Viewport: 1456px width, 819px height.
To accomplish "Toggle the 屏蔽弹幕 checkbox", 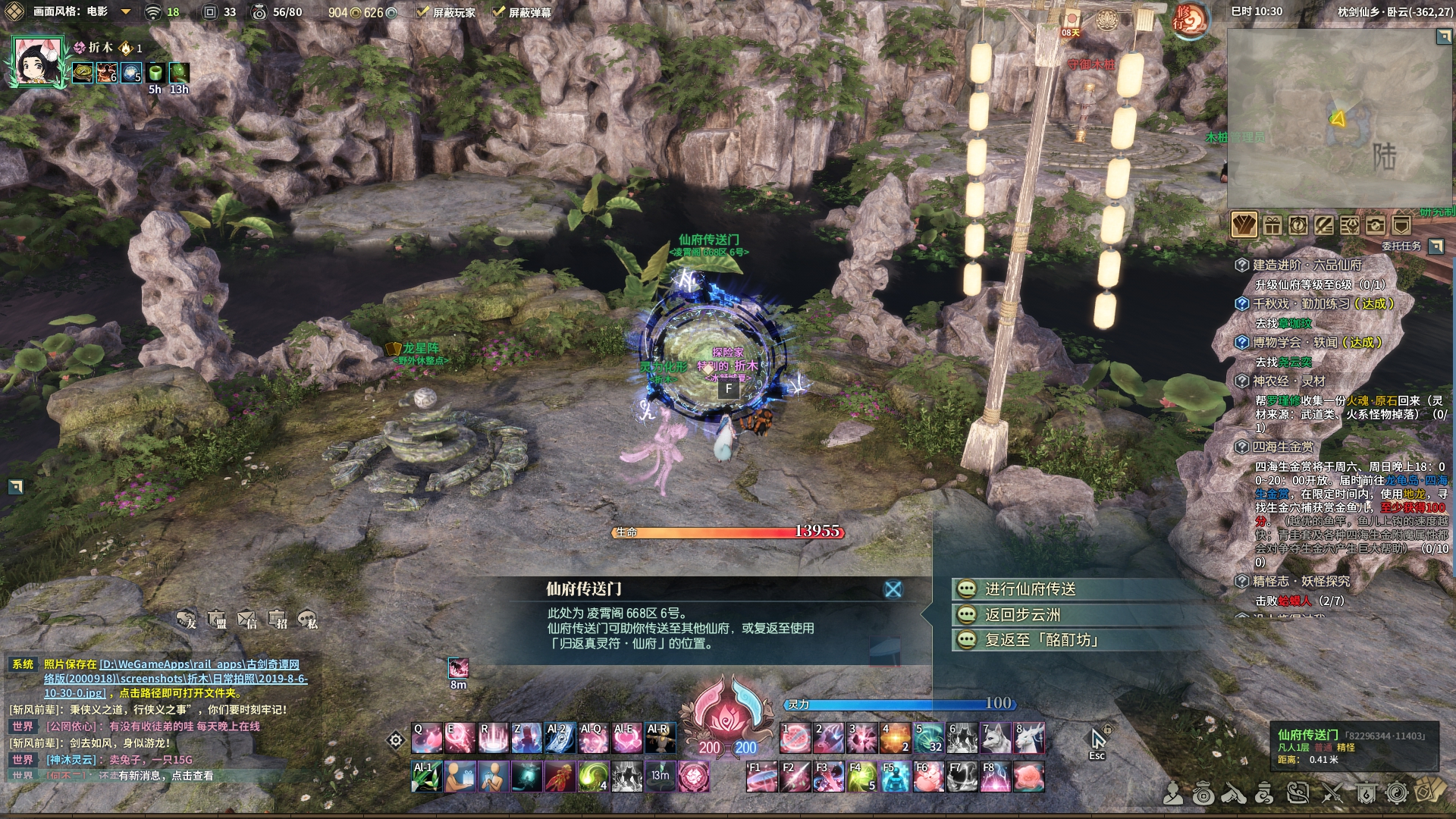I will pos(498,12).
